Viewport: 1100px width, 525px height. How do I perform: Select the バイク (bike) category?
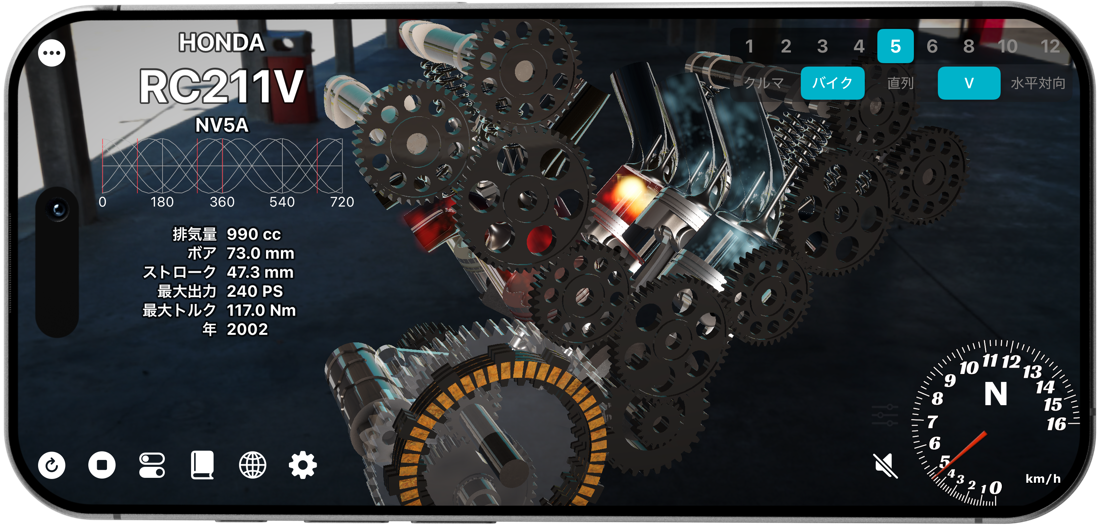point(832,83)
